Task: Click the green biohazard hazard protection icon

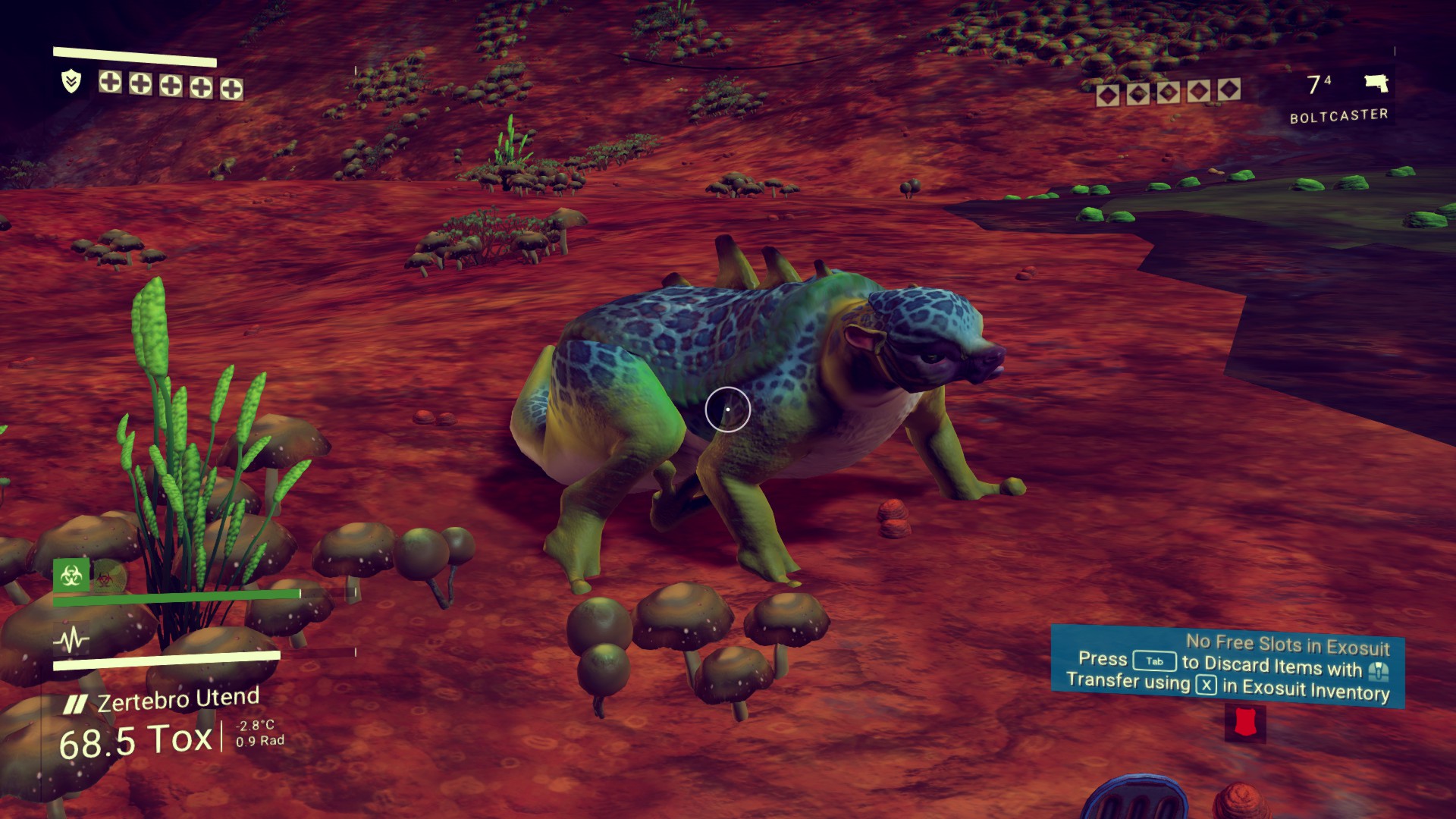Action: (71, 576)
